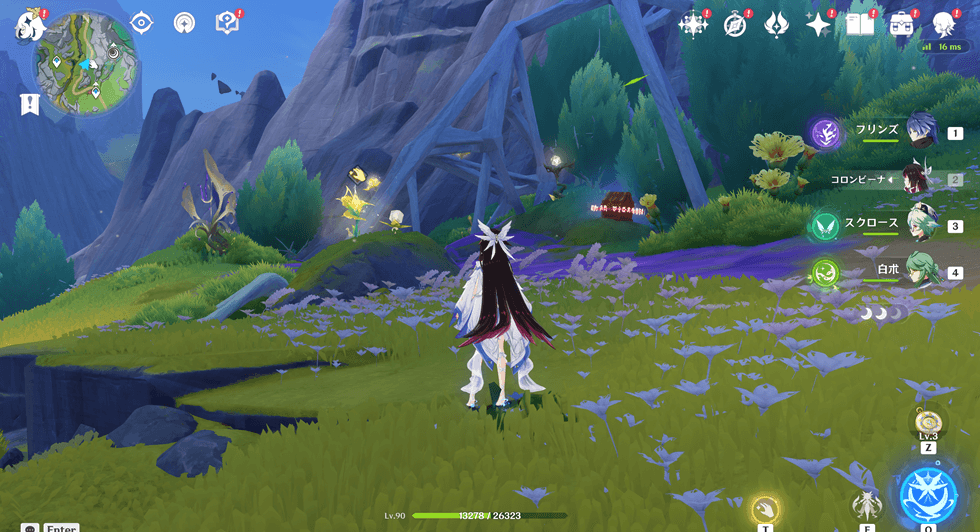
Task: Open the character profile icon at top right
Action: (943, 24)
